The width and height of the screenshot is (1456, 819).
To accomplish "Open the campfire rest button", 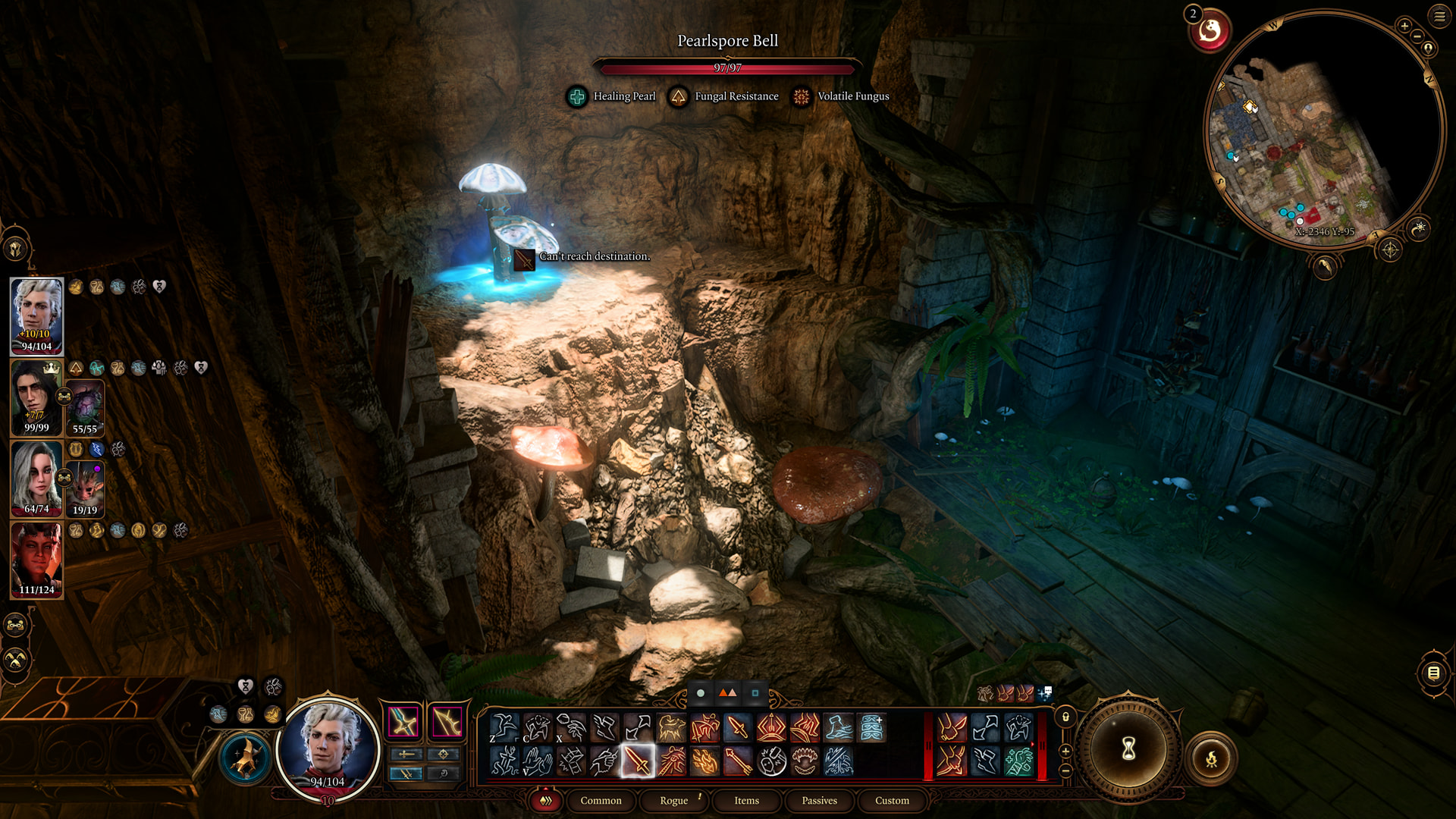I will coord(1211,758).
